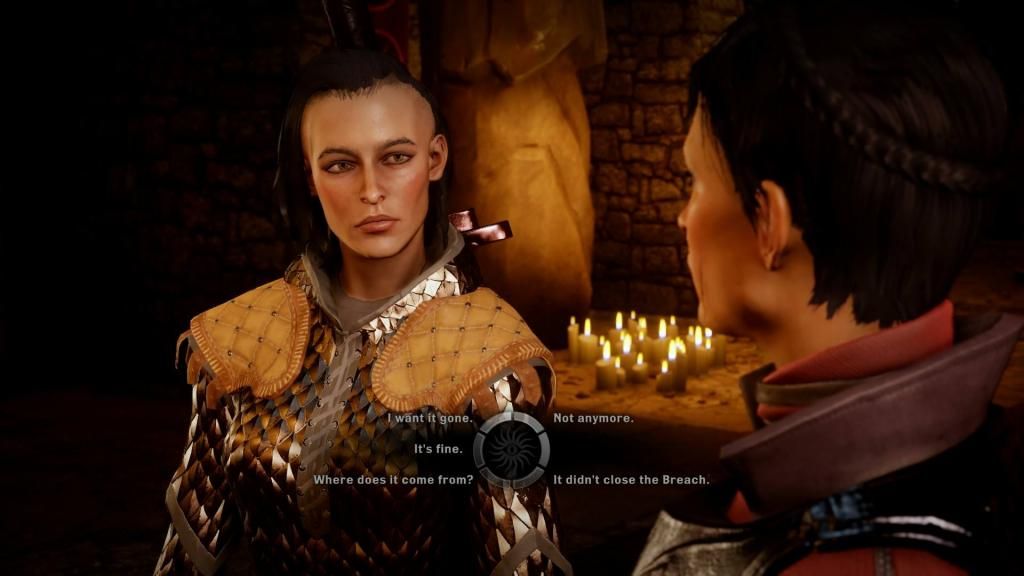Choose the "I want it gone." reply
The image size is (1024, 576).
pyautogui.click(x=430, y=419)
